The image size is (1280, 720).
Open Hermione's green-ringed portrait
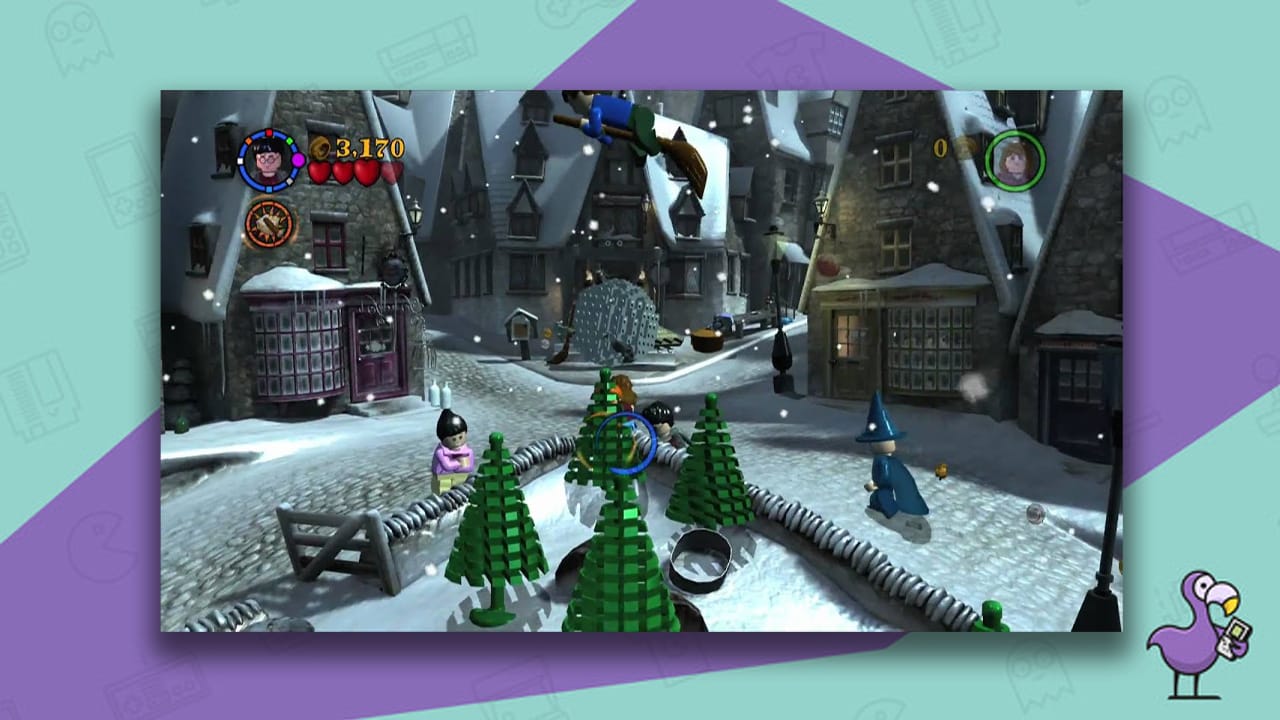[x=1015, y=161]
